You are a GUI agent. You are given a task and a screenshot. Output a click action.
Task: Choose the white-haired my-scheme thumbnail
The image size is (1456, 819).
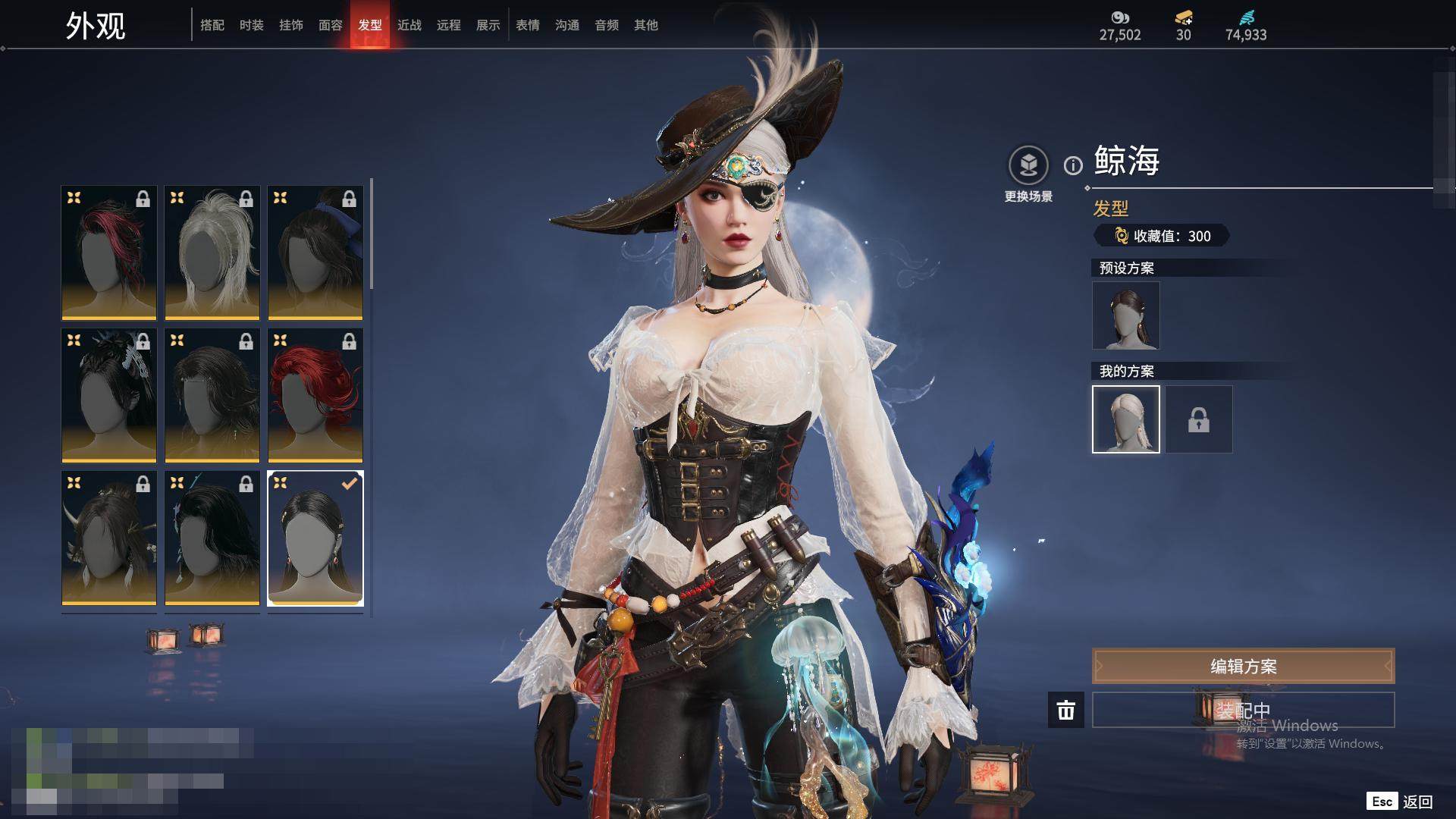pyautogui.click(x=1126, y=419)
